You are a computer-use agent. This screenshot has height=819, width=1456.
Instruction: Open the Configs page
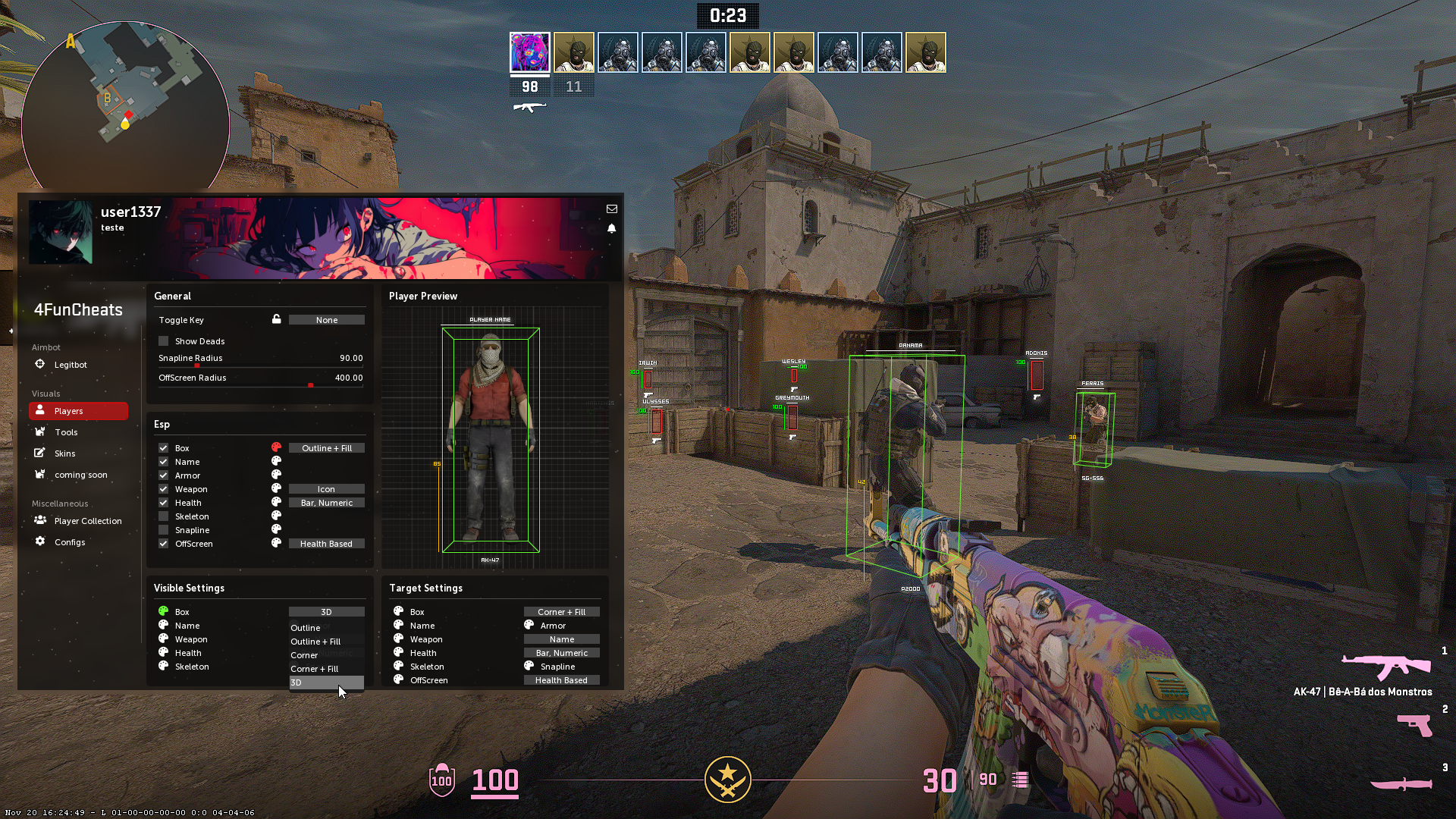click(x=69, y=542)
